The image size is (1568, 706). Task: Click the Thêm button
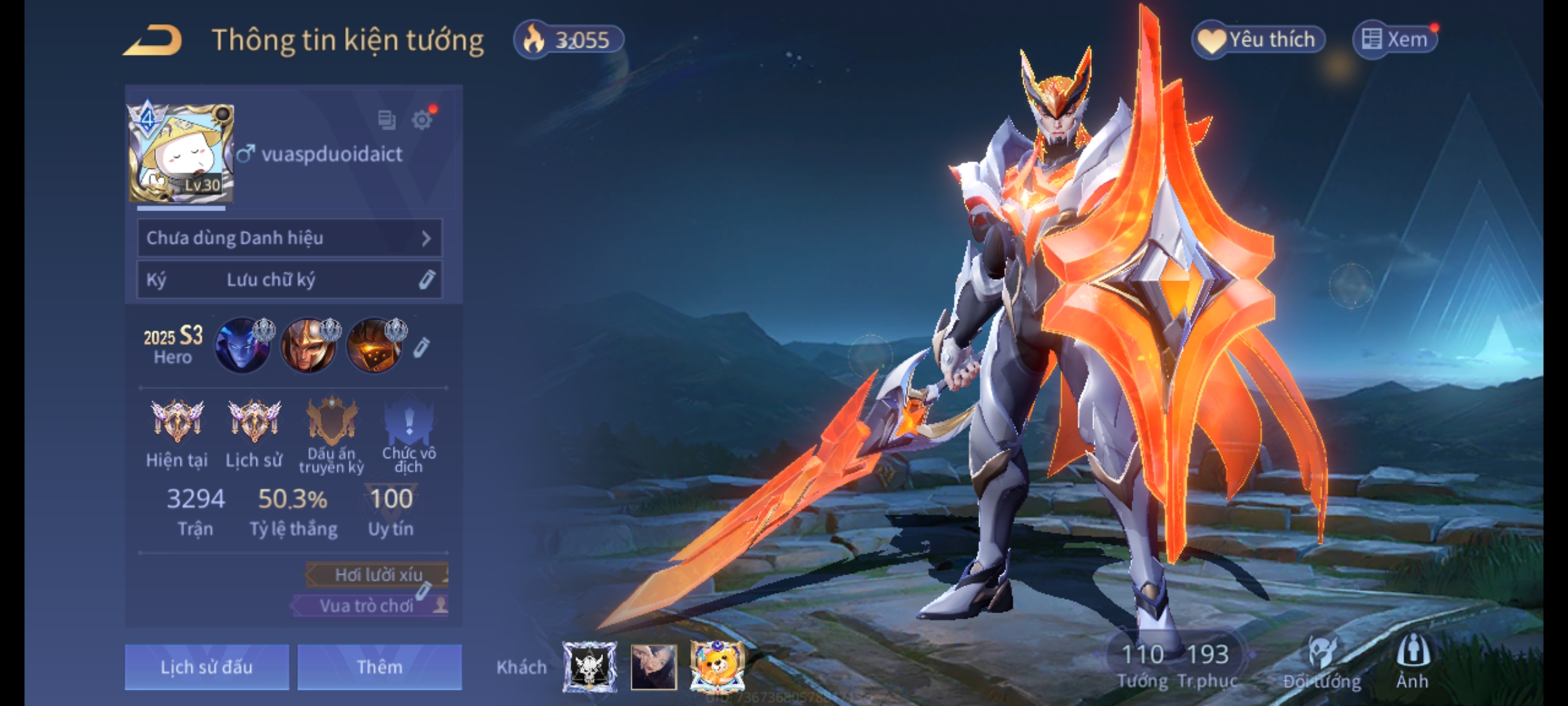coord(380,667)
